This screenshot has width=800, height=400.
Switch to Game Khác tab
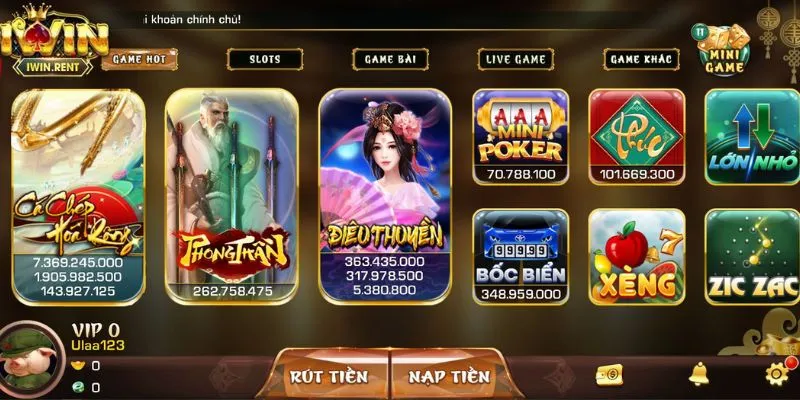click(641, 59)
